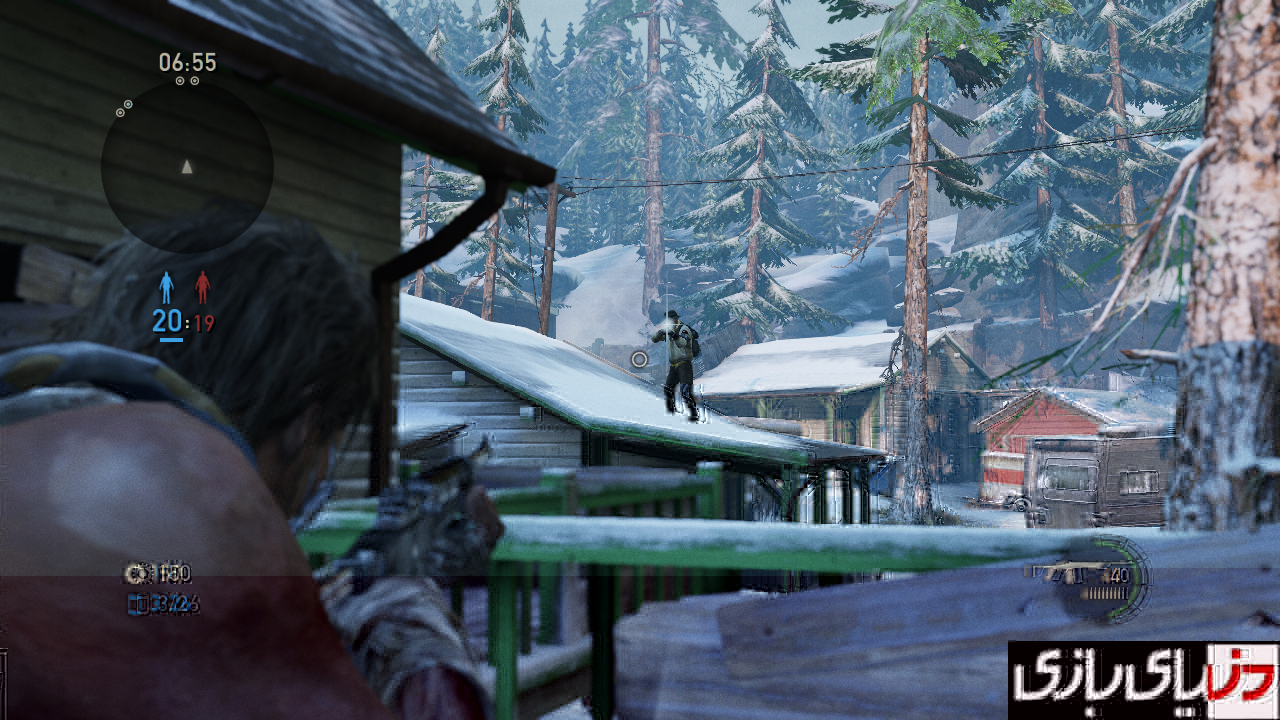Click the circular radar minimap

(x=187, y=166)
